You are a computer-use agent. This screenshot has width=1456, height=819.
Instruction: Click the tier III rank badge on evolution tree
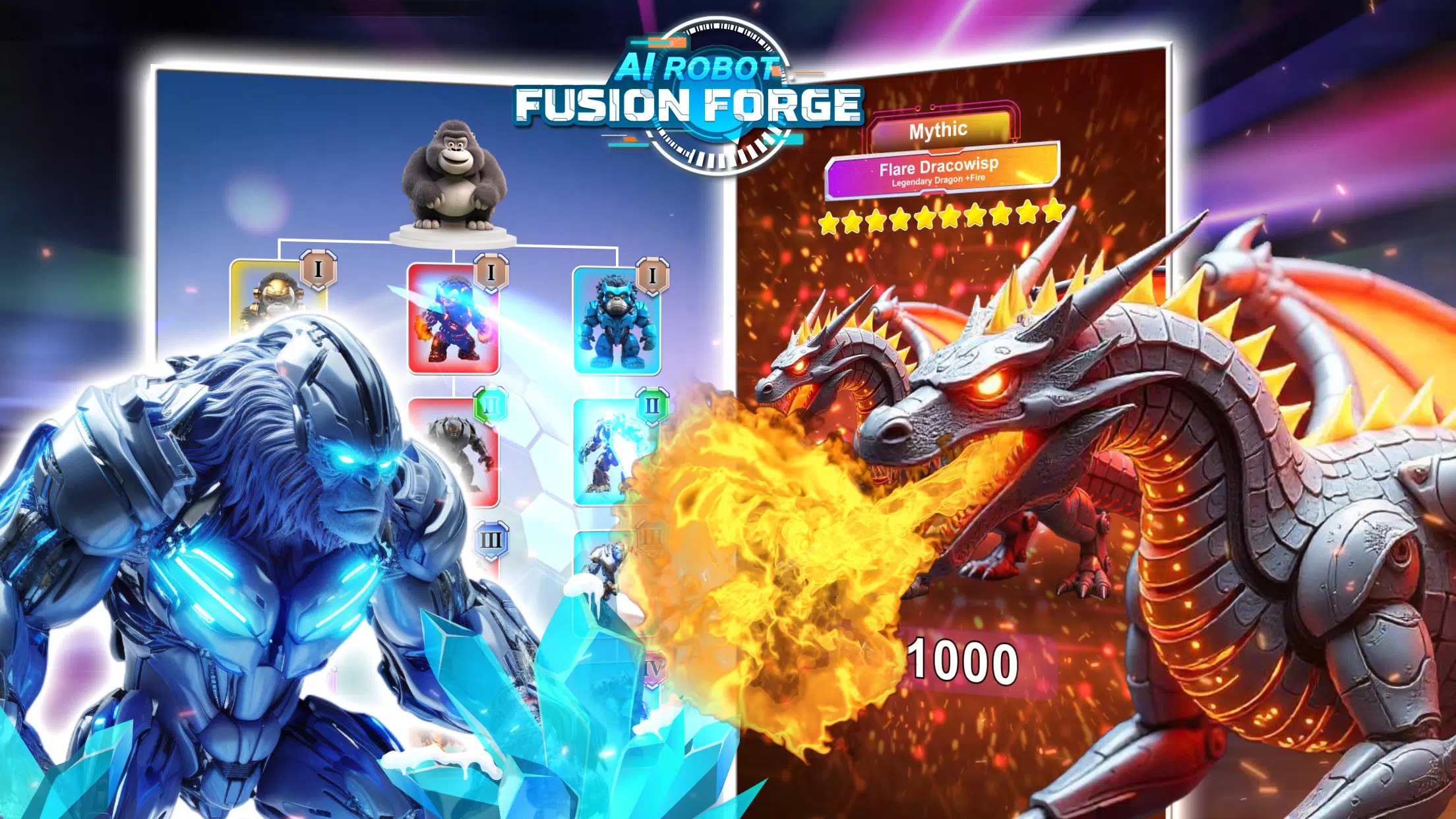[491, 541]
